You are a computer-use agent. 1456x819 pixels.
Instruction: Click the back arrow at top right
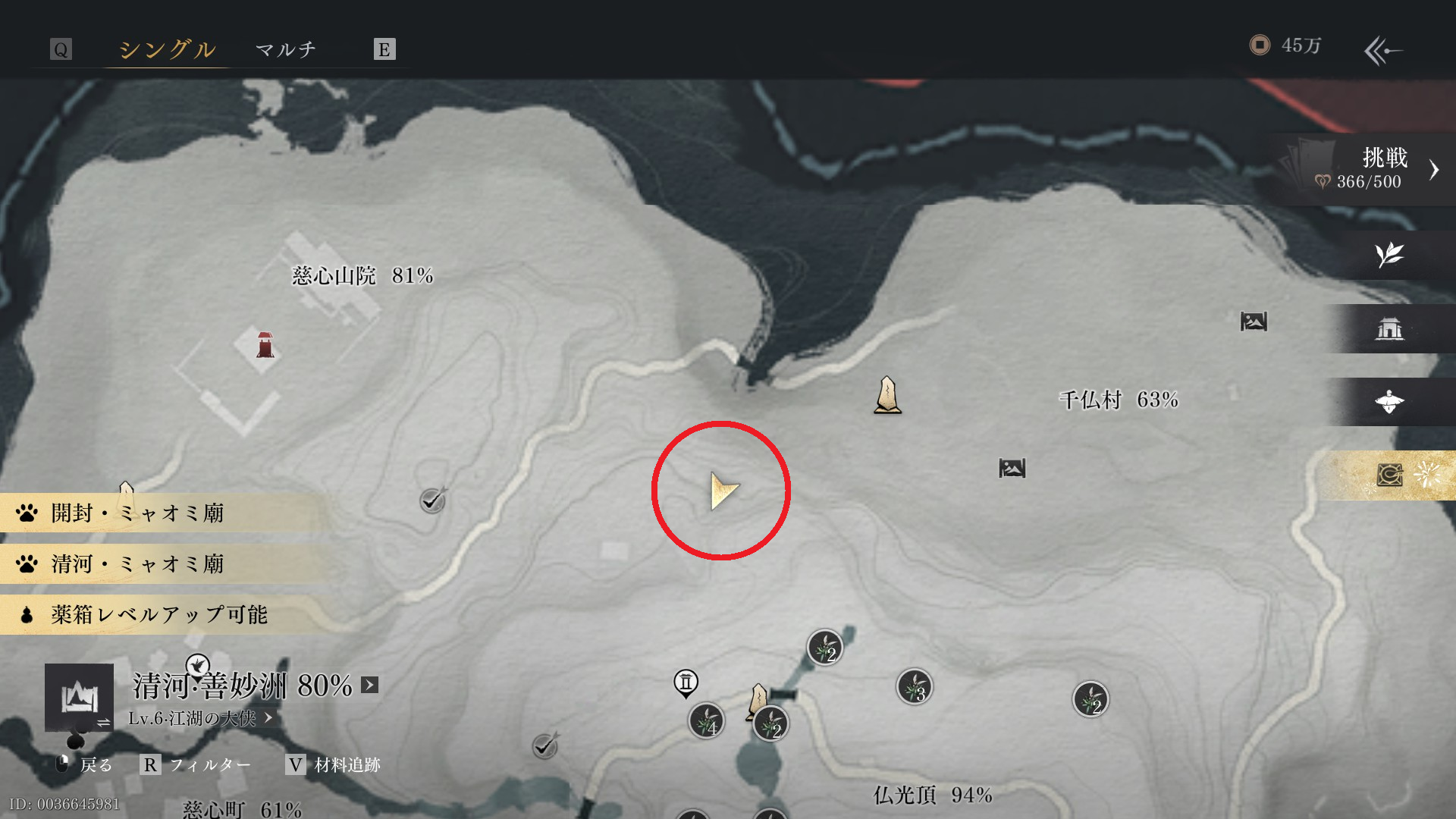click(x=1382, y=51)
